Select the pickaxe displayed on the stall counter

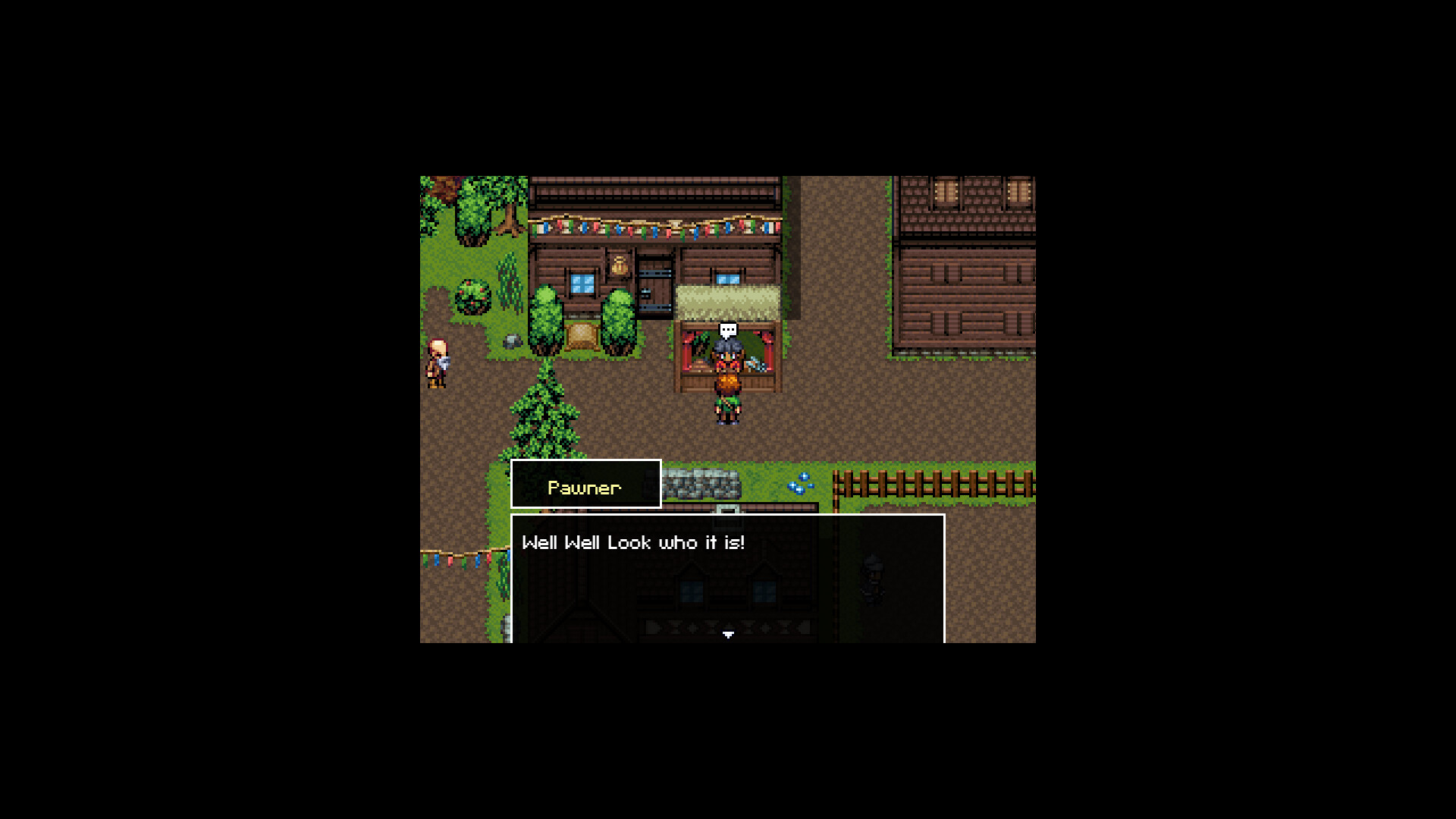coord(757,366)
